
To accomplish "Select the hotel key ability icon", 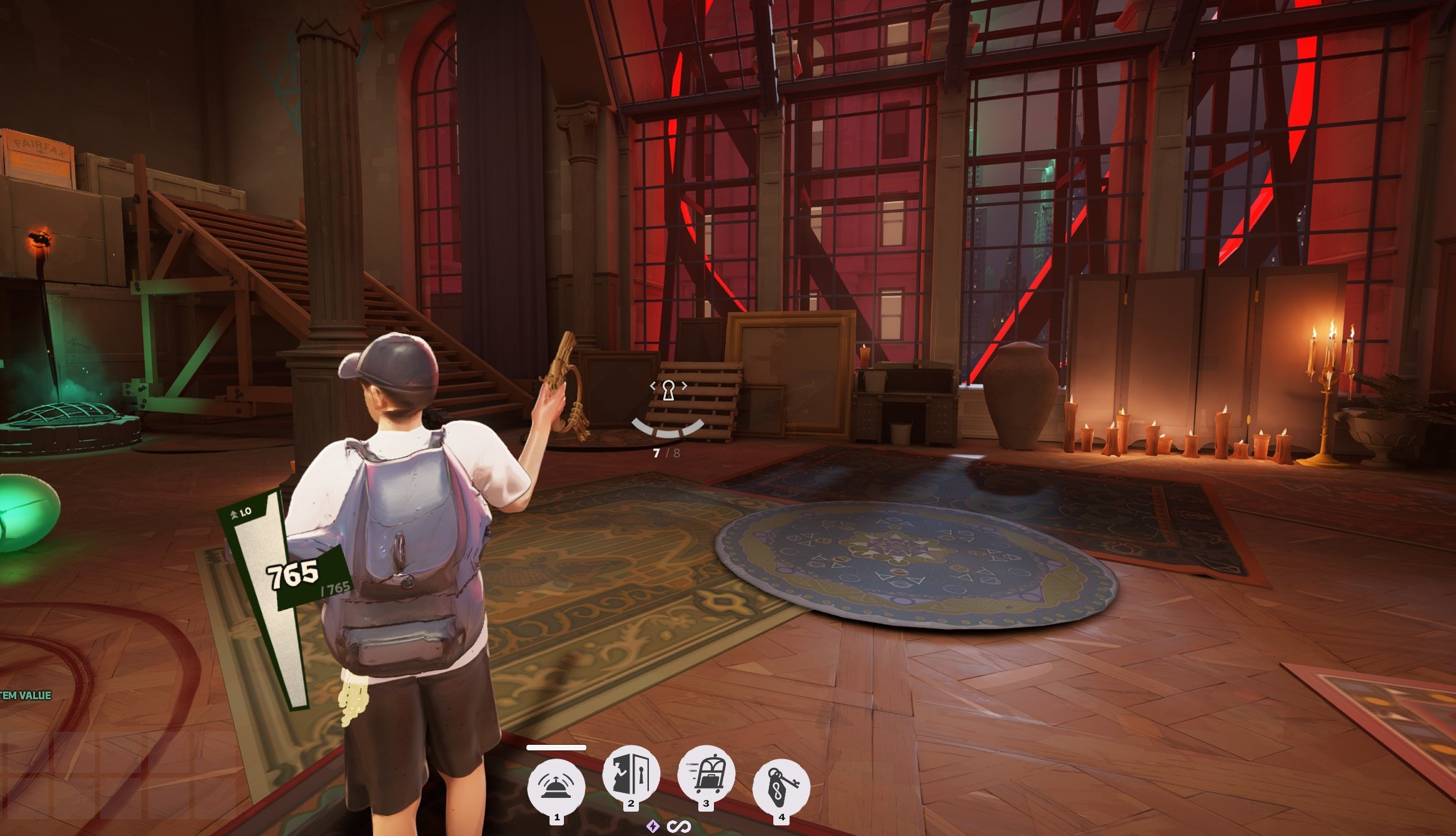I will click(781, 787).
